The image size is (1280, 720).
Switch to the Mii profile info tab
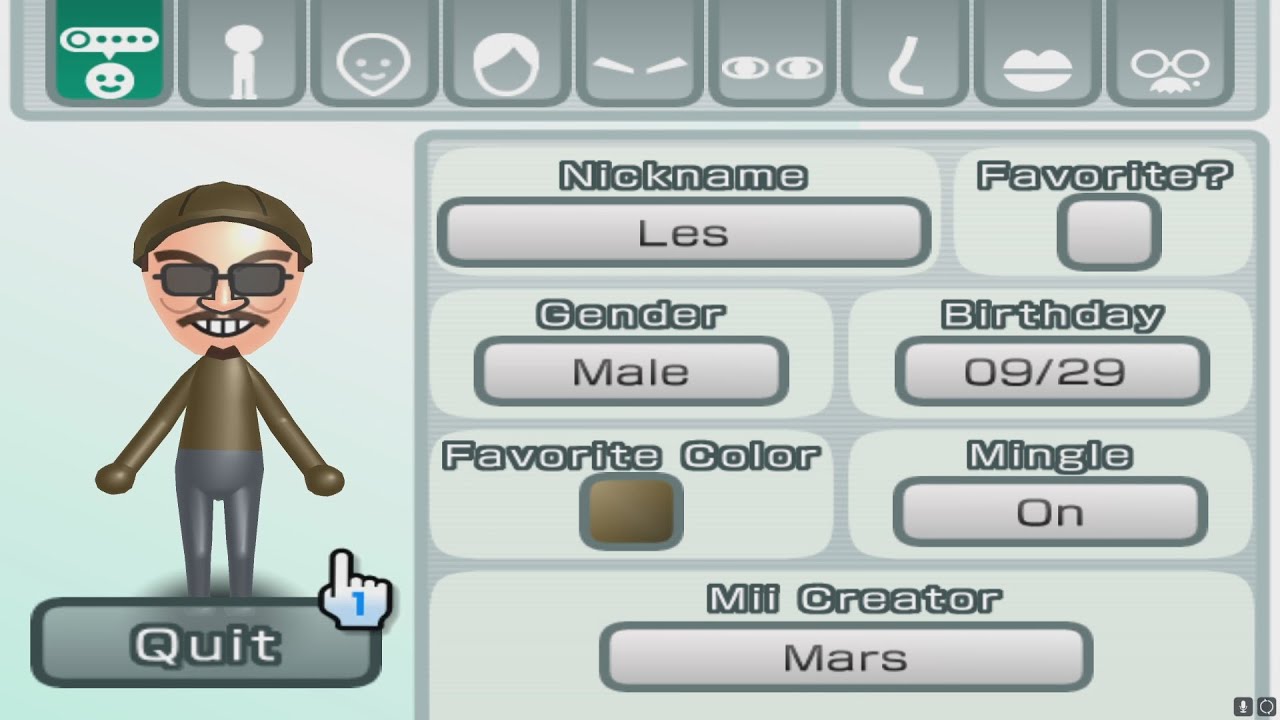coord(109,53)
